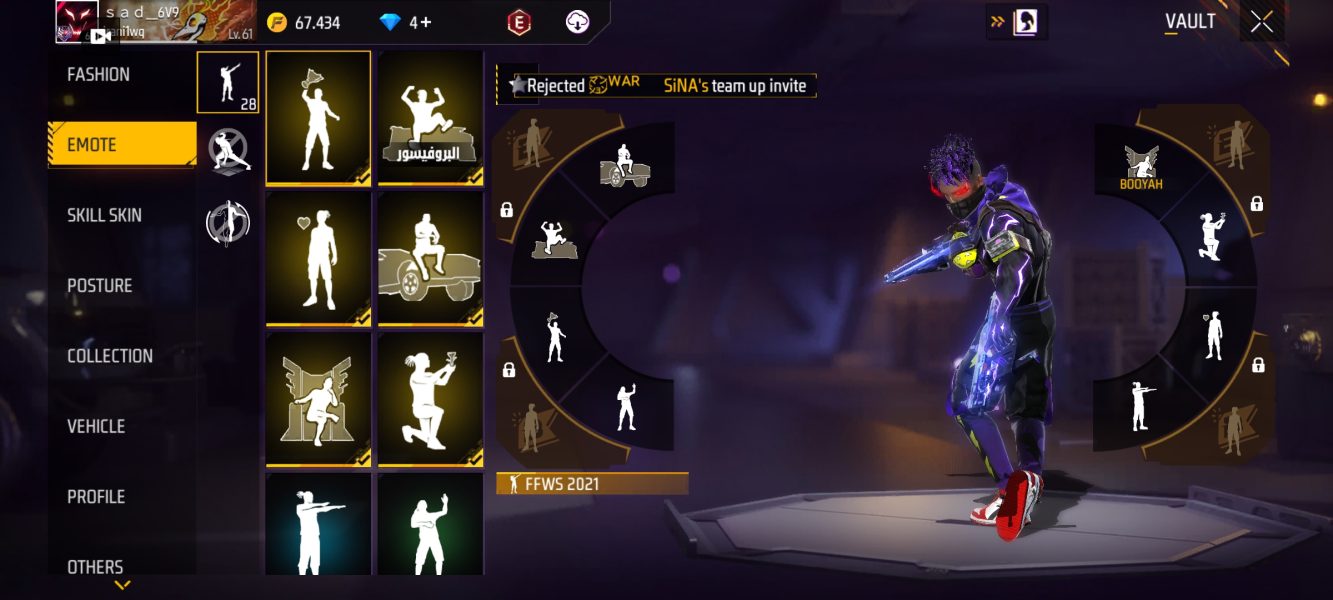Select the Posture category
This screenshot has width=1333, height=600.
click(100, 286)
